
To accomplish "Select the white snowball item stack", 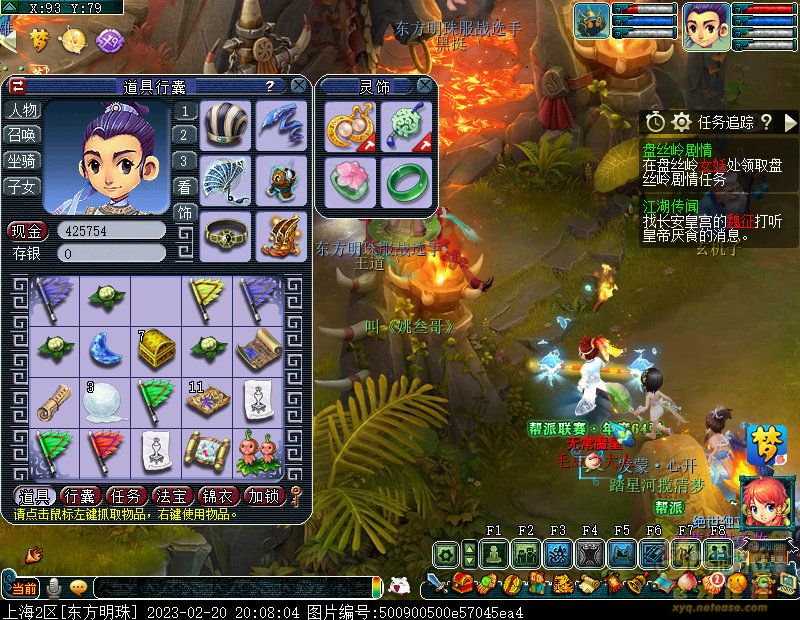I will pyautogui.click(x=105, y=401).
